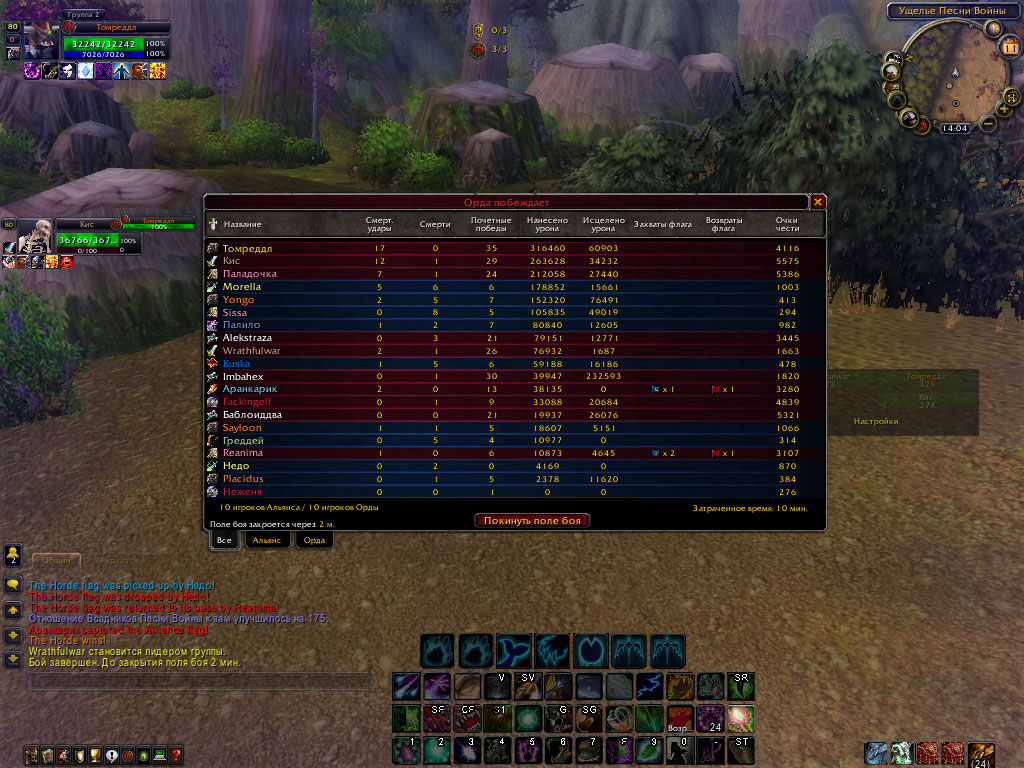This screenshot has height=768, width=1024.
Task: Select player Imbahex in the scoreboard
Action: tap(242, 376)
